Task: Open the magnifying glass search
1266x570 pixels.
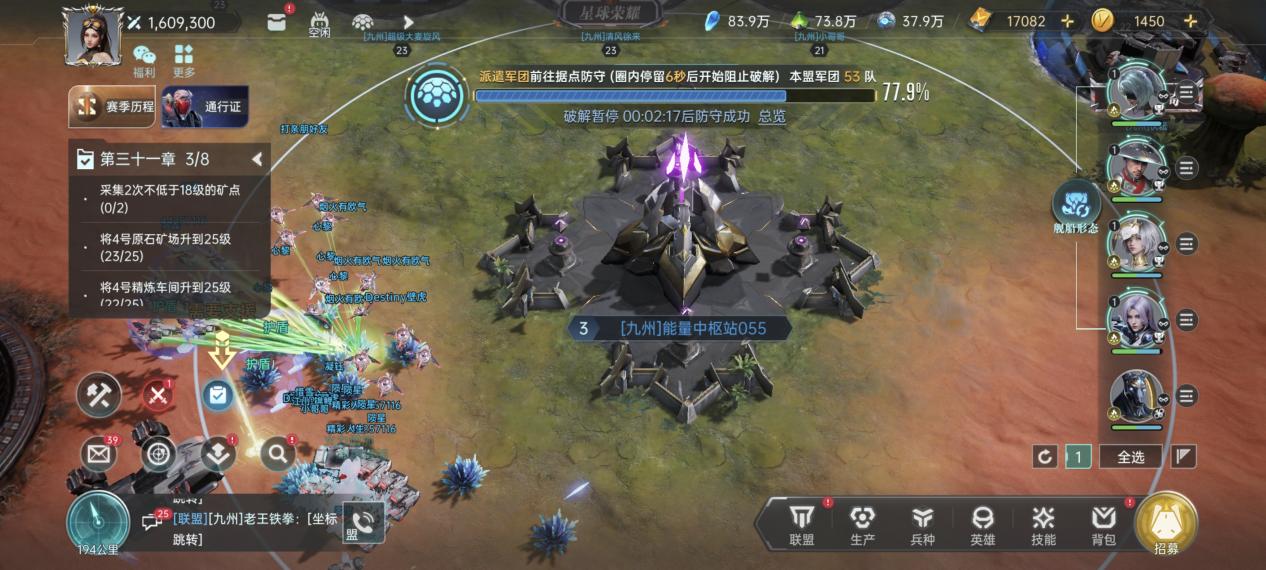Action: pos(277,454)
